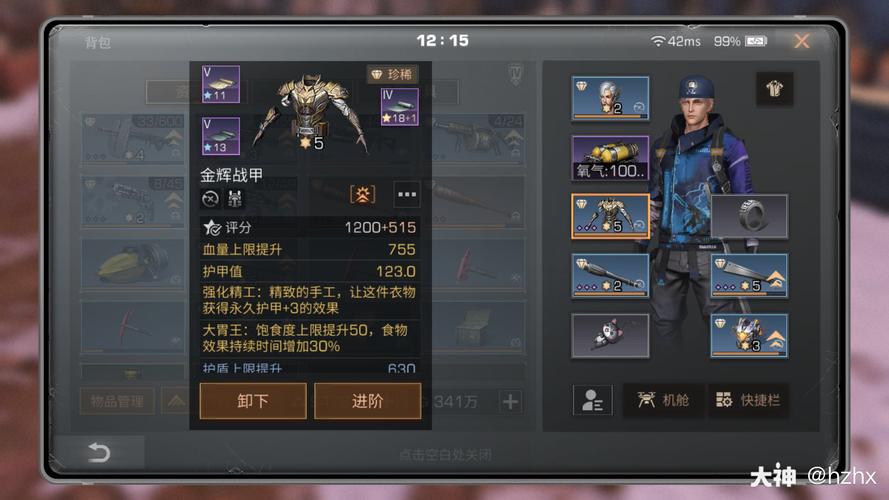This screenshot has height=500, width=889.
Task: Select the equipped golden armor slot
Action: pos(610,216)
